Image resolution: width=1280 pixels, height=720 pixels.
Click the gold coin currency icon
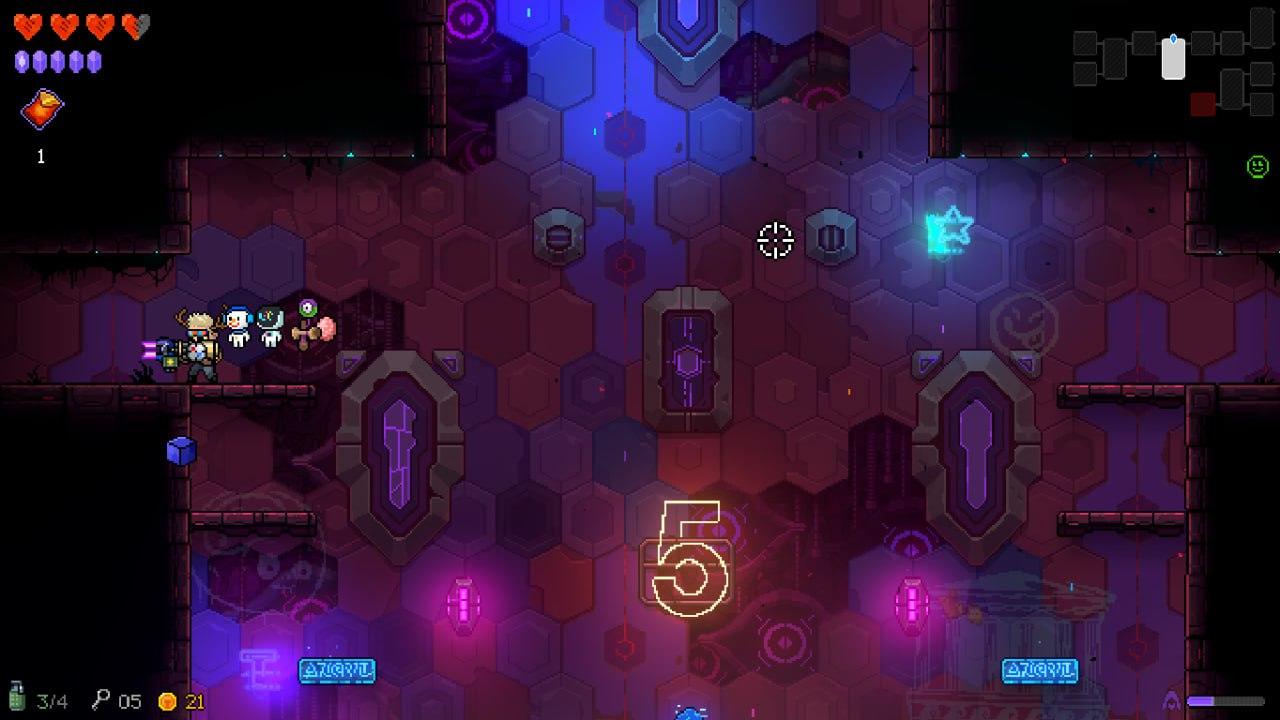click(167, 701)
